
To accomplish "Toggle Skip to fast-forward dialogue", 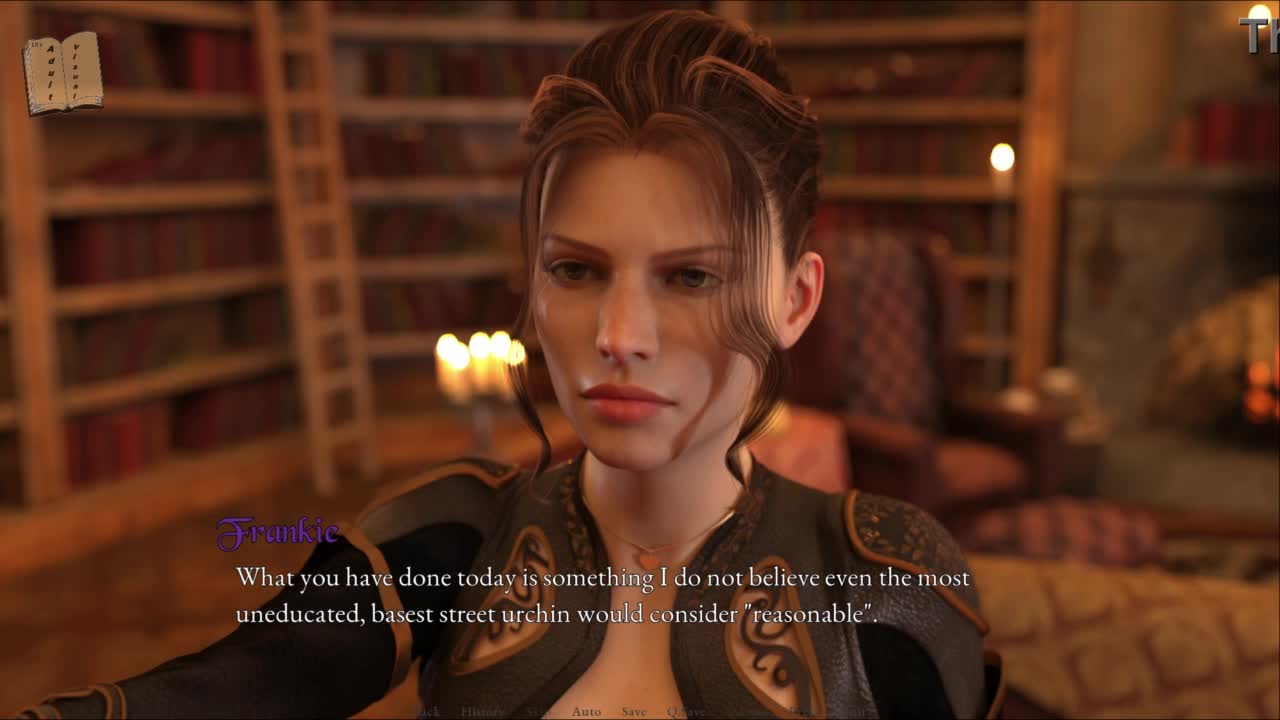I will pos(538,712).
